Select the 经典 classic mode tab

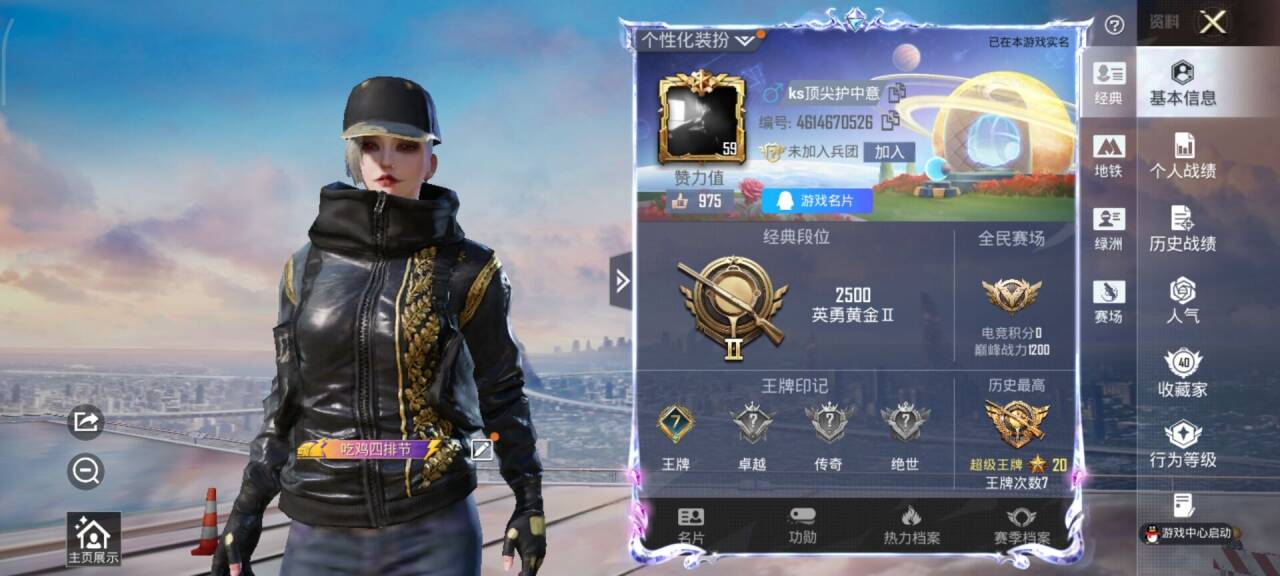[1108, 83]
